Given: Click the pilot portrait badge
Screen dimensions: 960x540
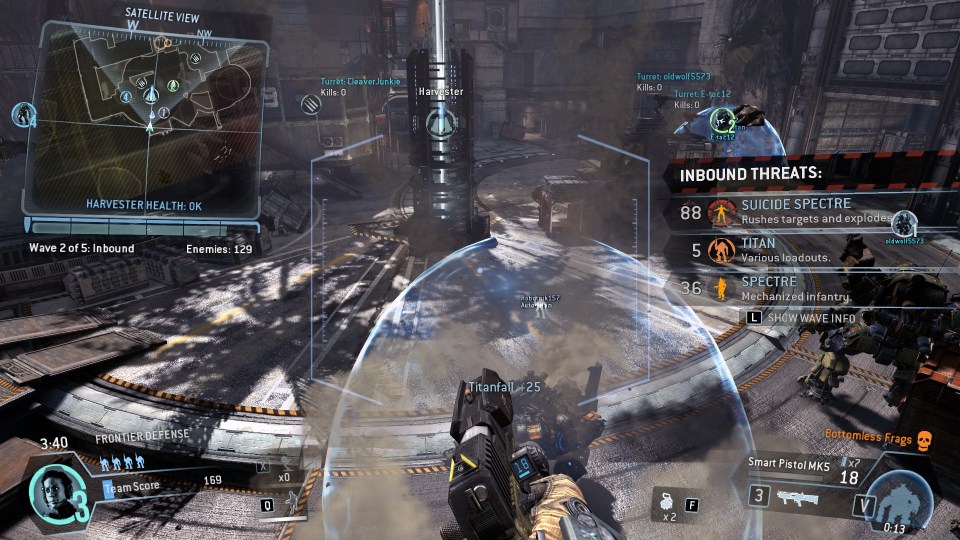Looking at the screenshot, I should 49,490.
